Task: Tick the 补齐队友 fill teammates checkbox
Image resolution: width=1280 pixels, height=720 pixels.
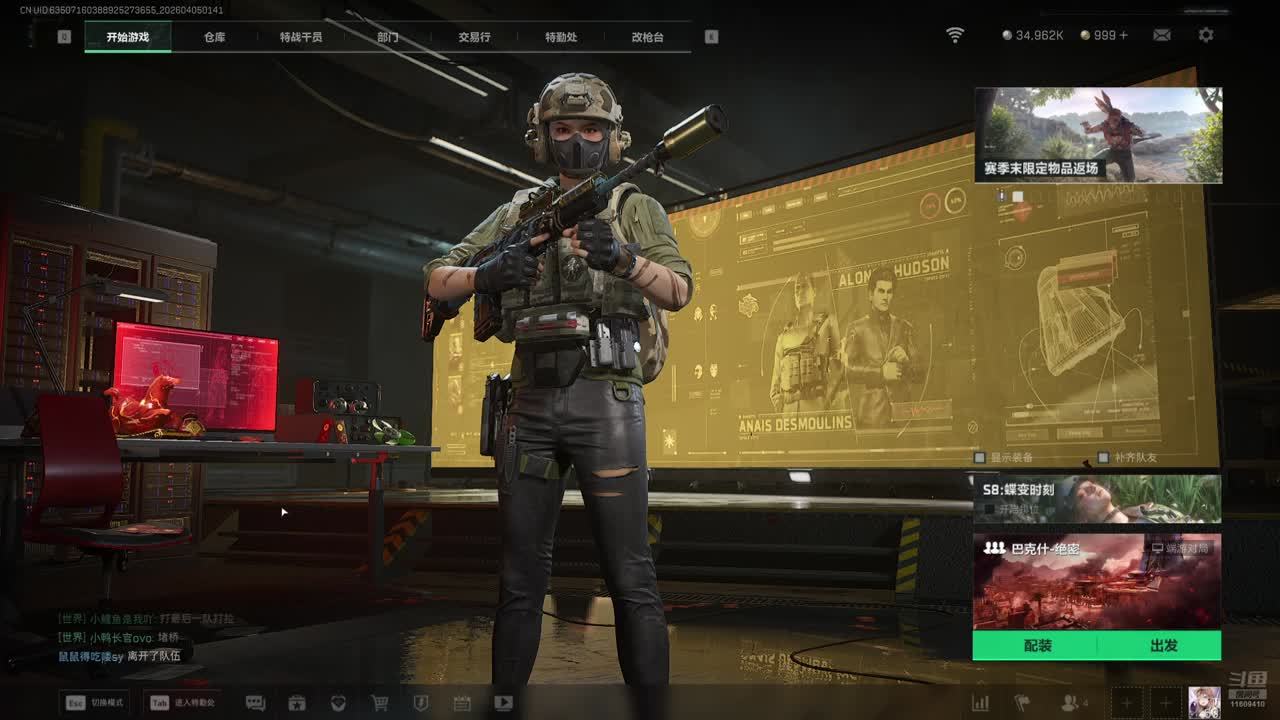Action: tap(1104, 458)
